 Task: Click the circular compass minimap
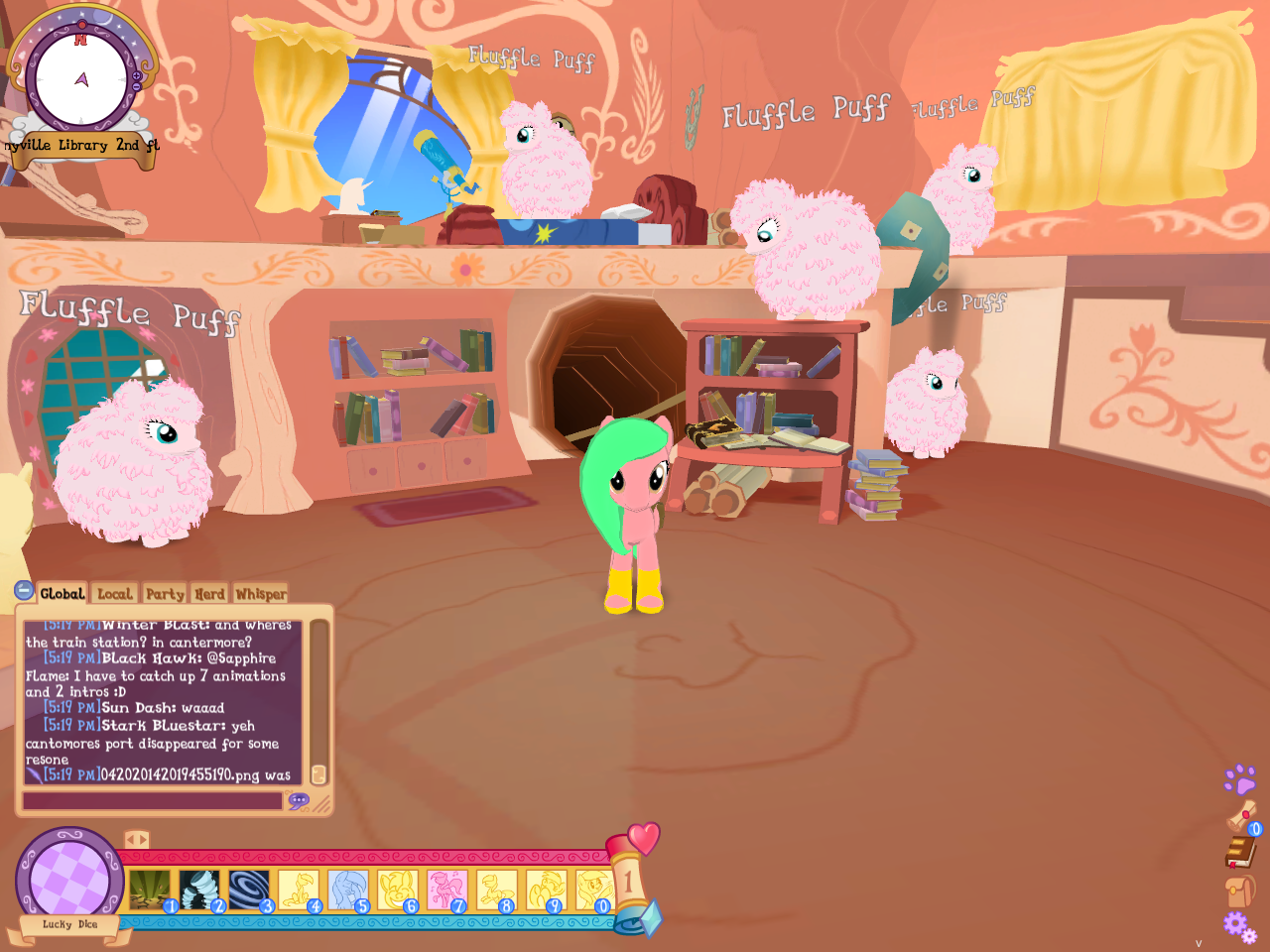81,79
